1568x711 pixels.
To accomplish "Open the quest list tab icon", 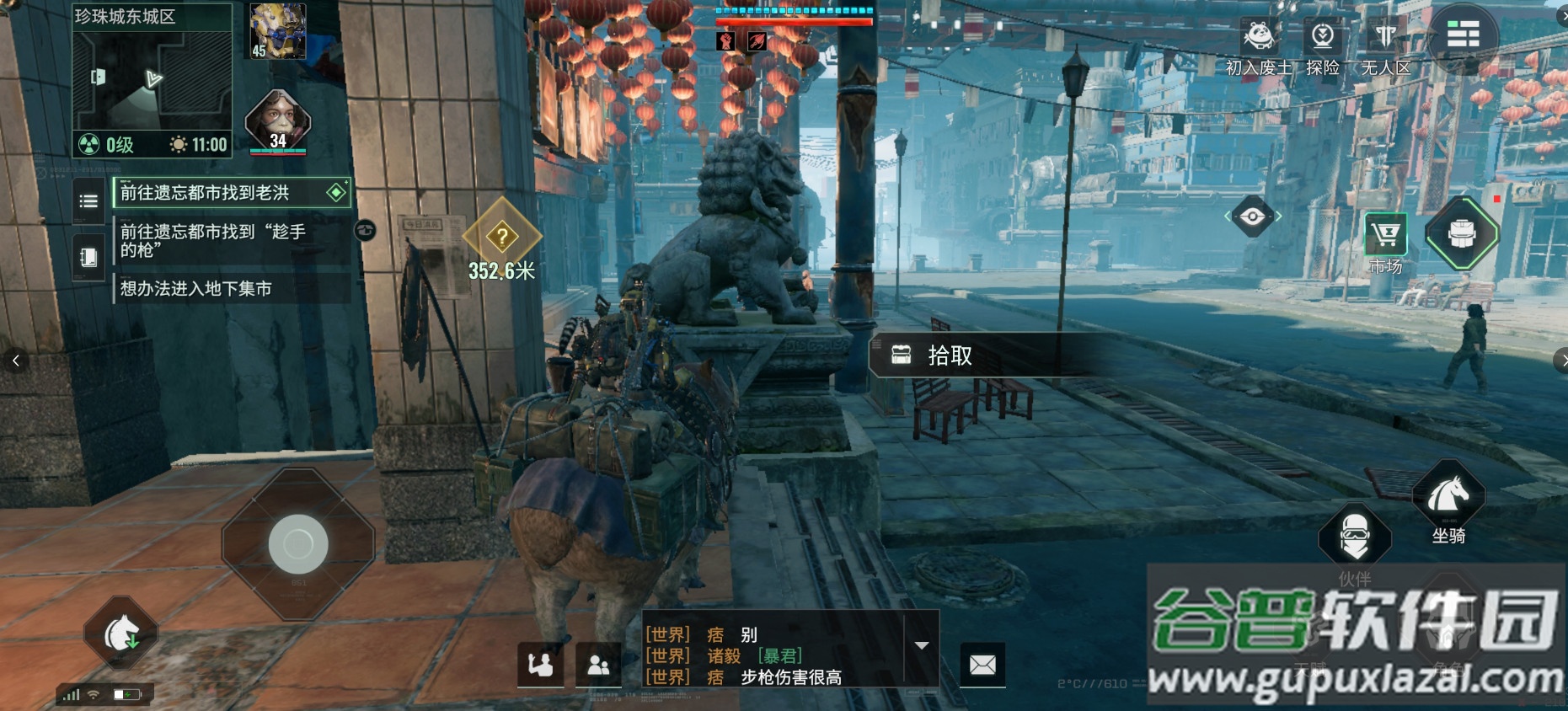I will click(88, 201).
